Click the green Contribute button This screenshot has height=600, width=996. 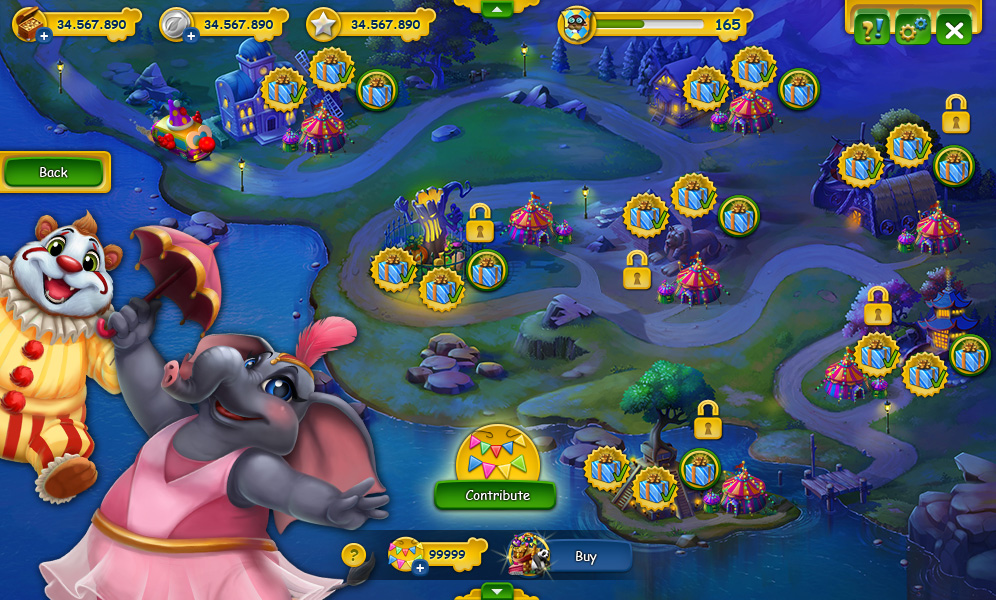497,495
